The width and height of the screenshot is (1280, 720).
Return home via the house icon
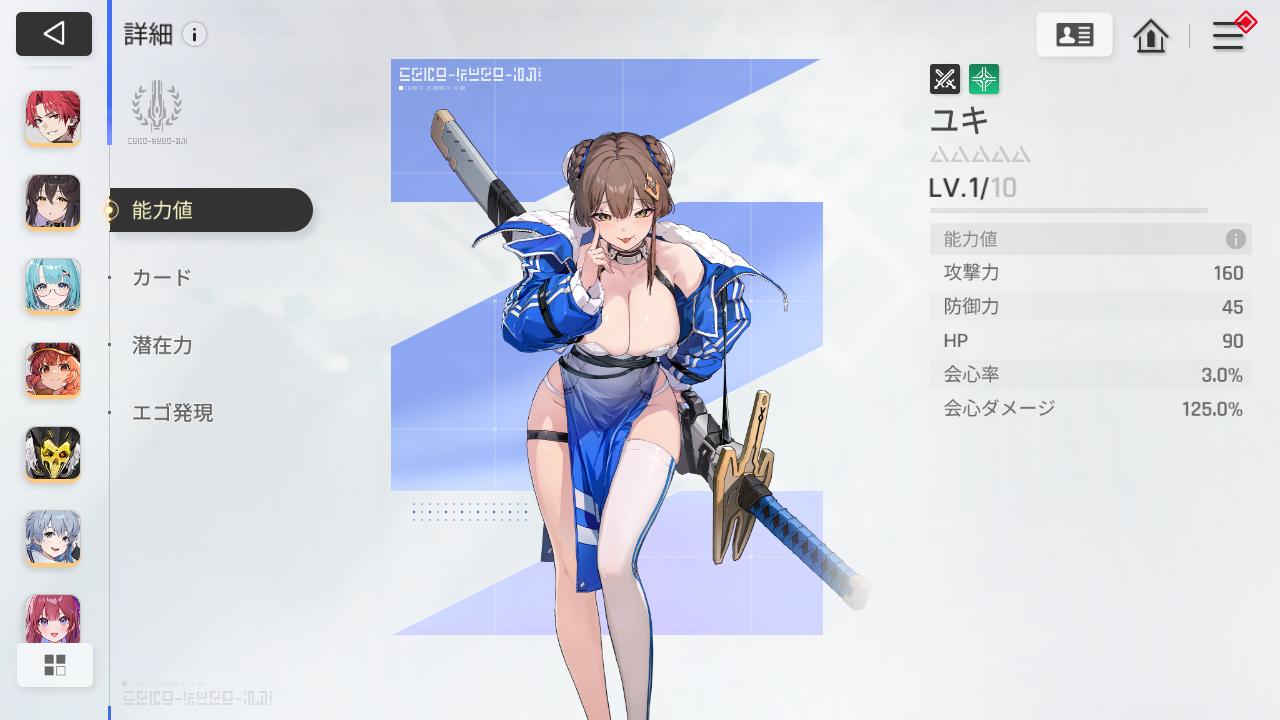pos(1150,36)
